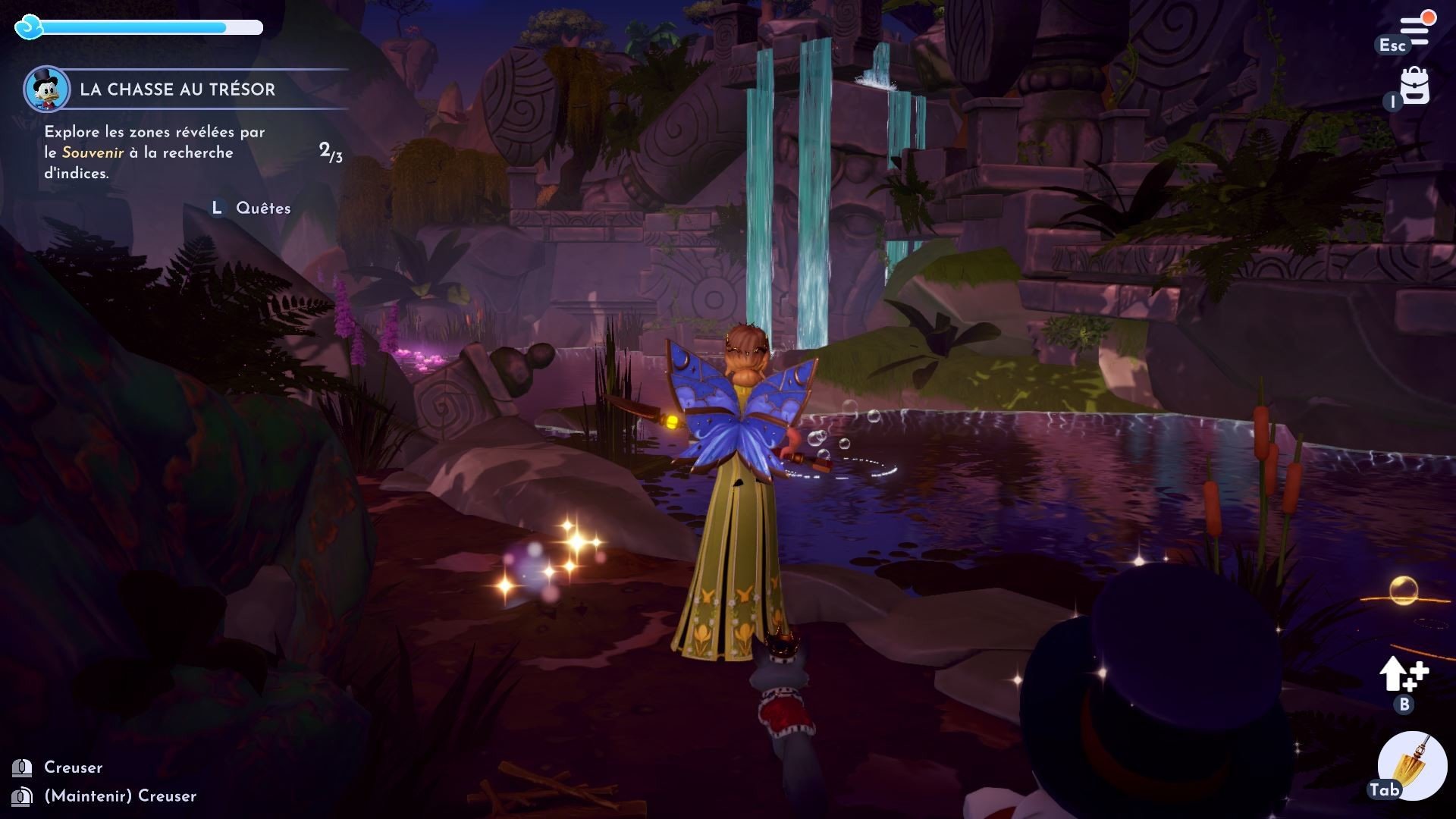
Task: Trigger the Creuser action prompt
Action: [x=74, y=767]
